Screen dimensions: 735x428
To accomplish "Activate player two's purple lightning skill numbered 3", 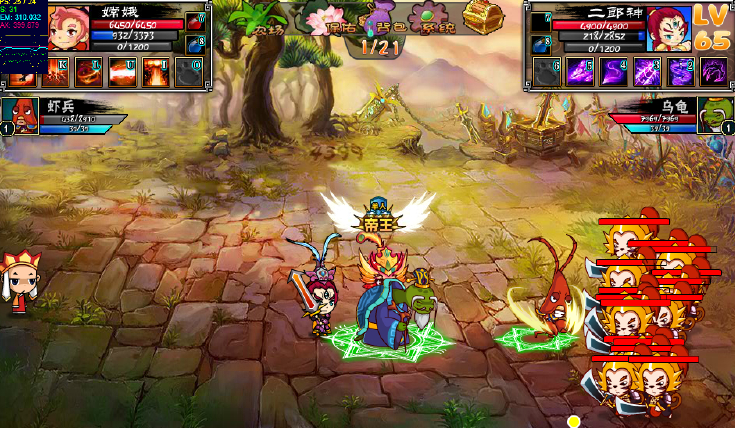I will (x=647, y=72).
